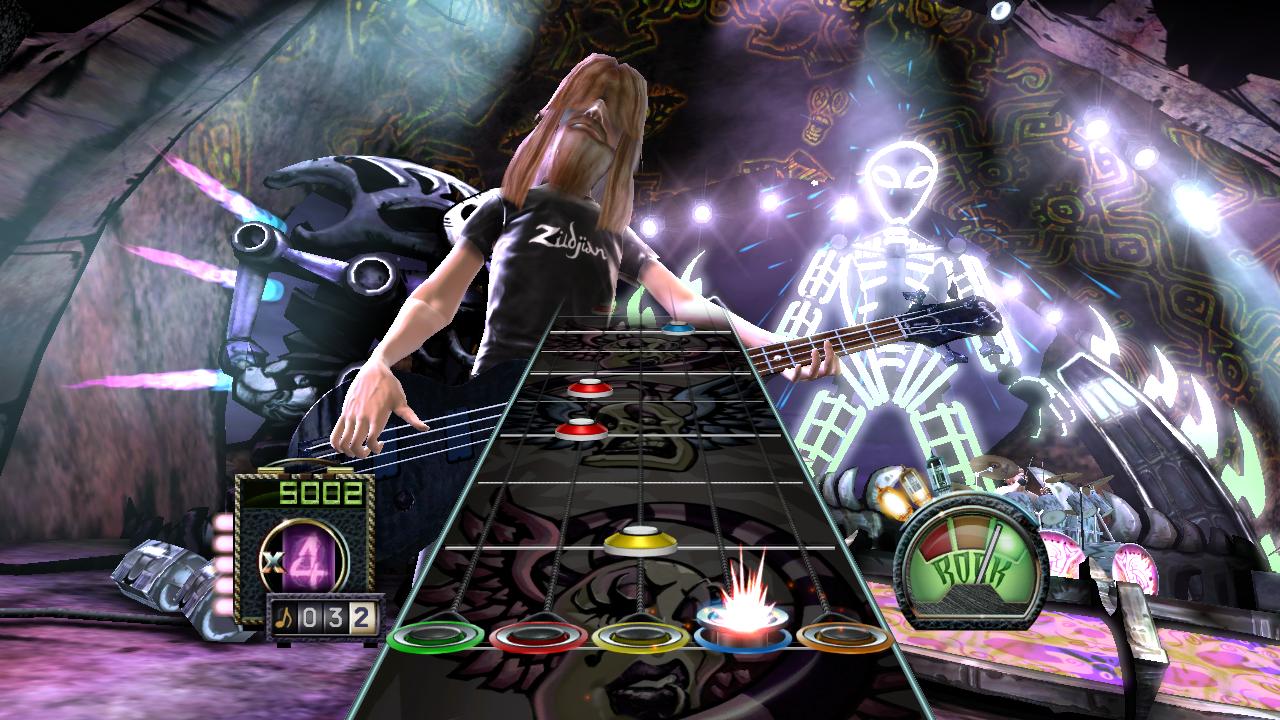Screen dimensions: 1280x720
Task: Hit the red fret button
Action: (537, 636)
